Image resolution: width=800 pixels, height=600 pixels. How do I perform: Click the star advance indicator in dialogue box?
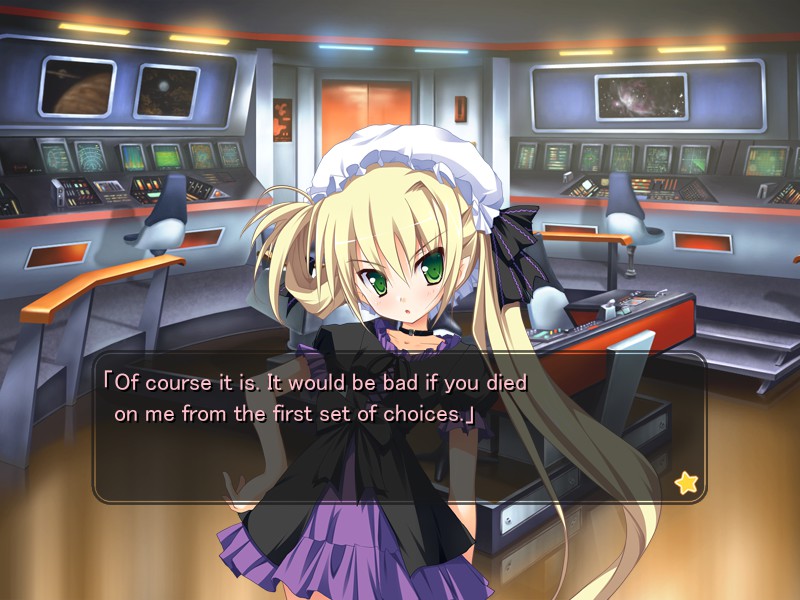[x=686, y=483]
